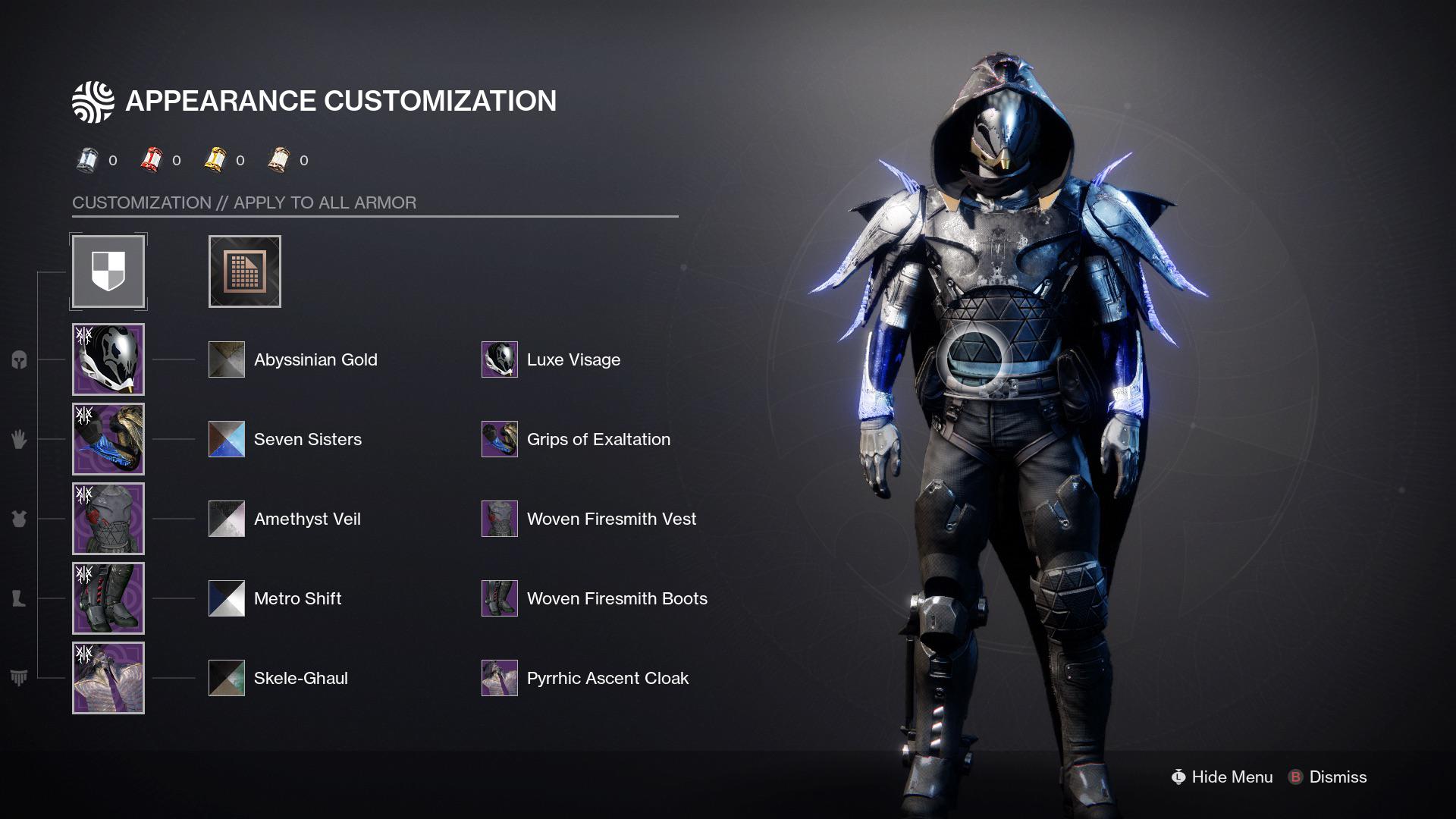This screenshot has width=1456, height=819.
Task: Select the Woven Firesmith Vest ornament
Action: click(x=498, y=518)
